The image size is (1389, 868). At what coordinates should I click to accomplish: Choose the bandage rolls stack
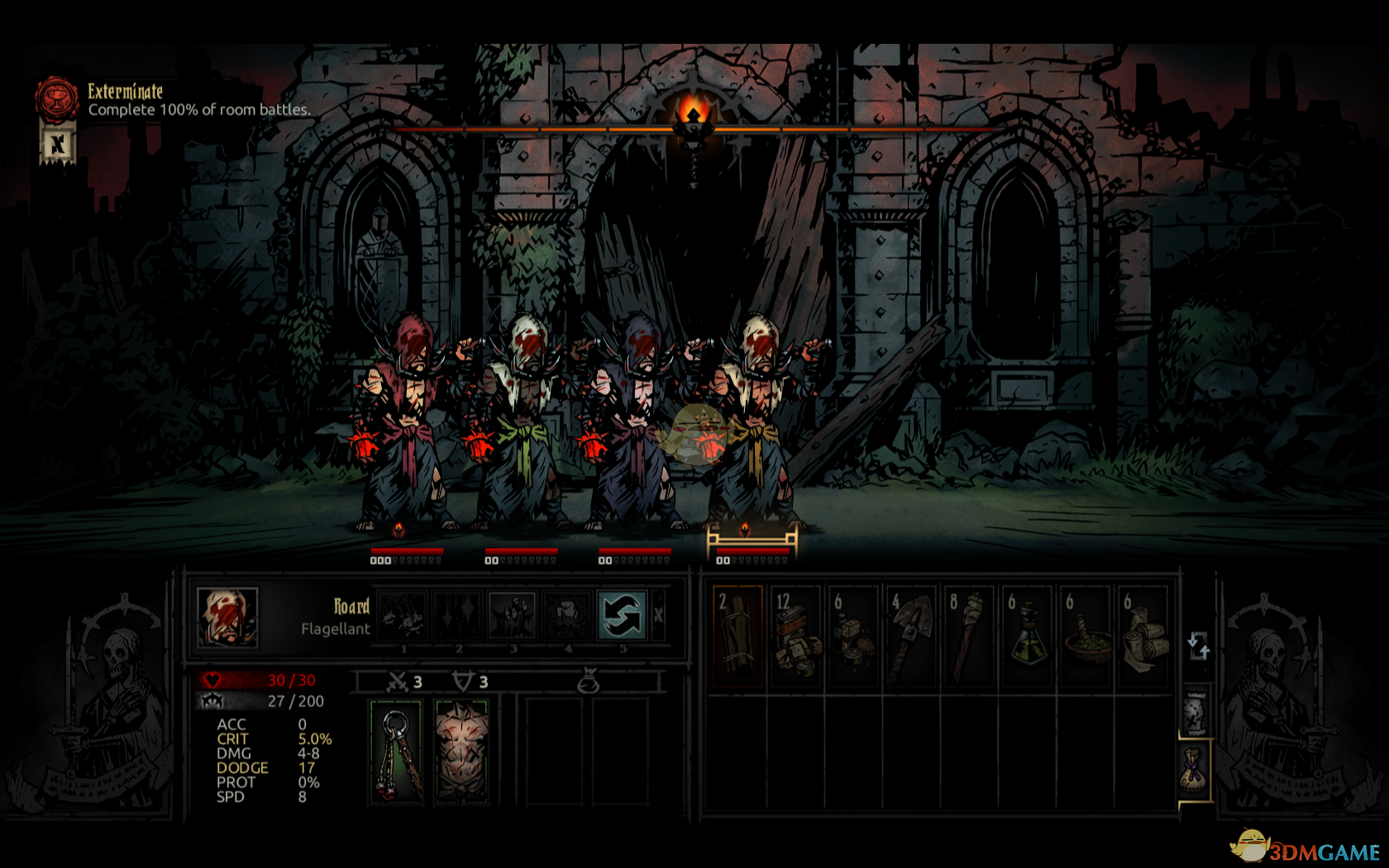coord(1143,636)
